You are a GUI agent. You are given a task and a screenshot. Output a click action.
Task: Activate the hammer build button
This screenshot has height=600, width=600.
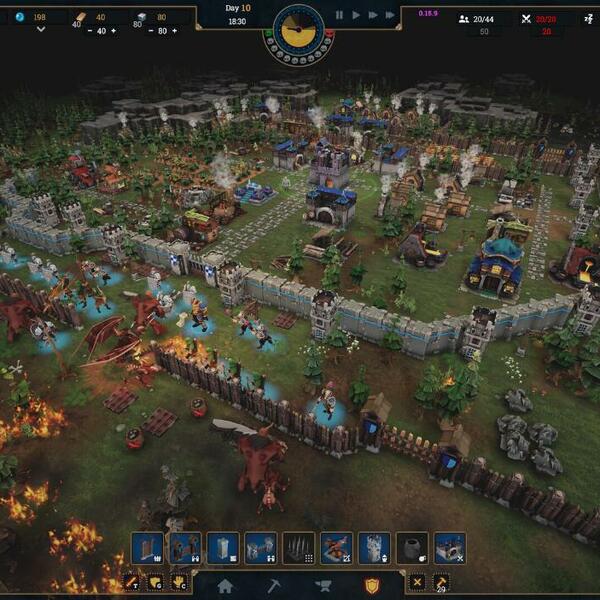(441, 581)
